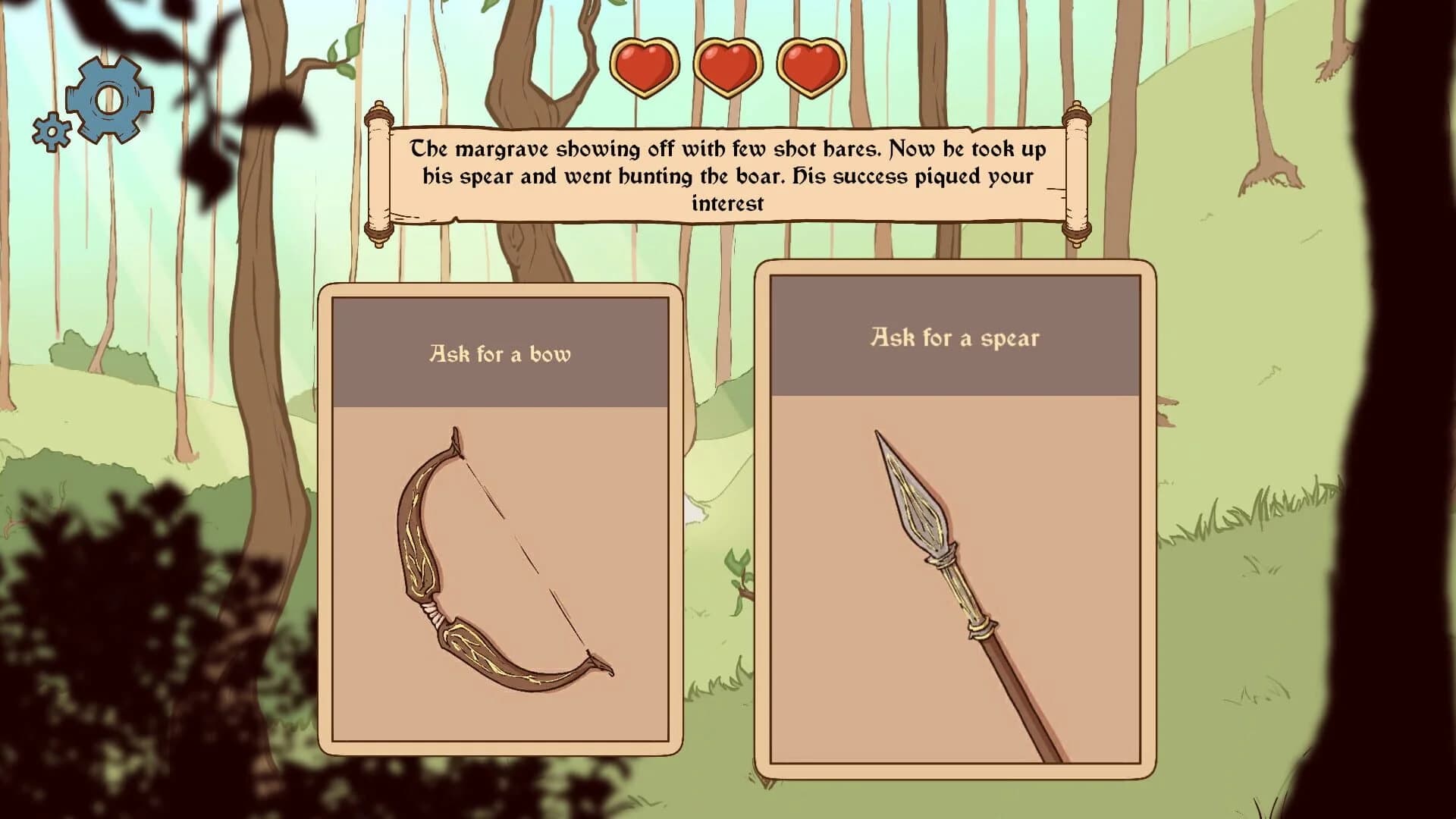Click the middle heart icon
Image resolution: width=1456 pixels, height=819 pixels.
click(x=726, y=67)
